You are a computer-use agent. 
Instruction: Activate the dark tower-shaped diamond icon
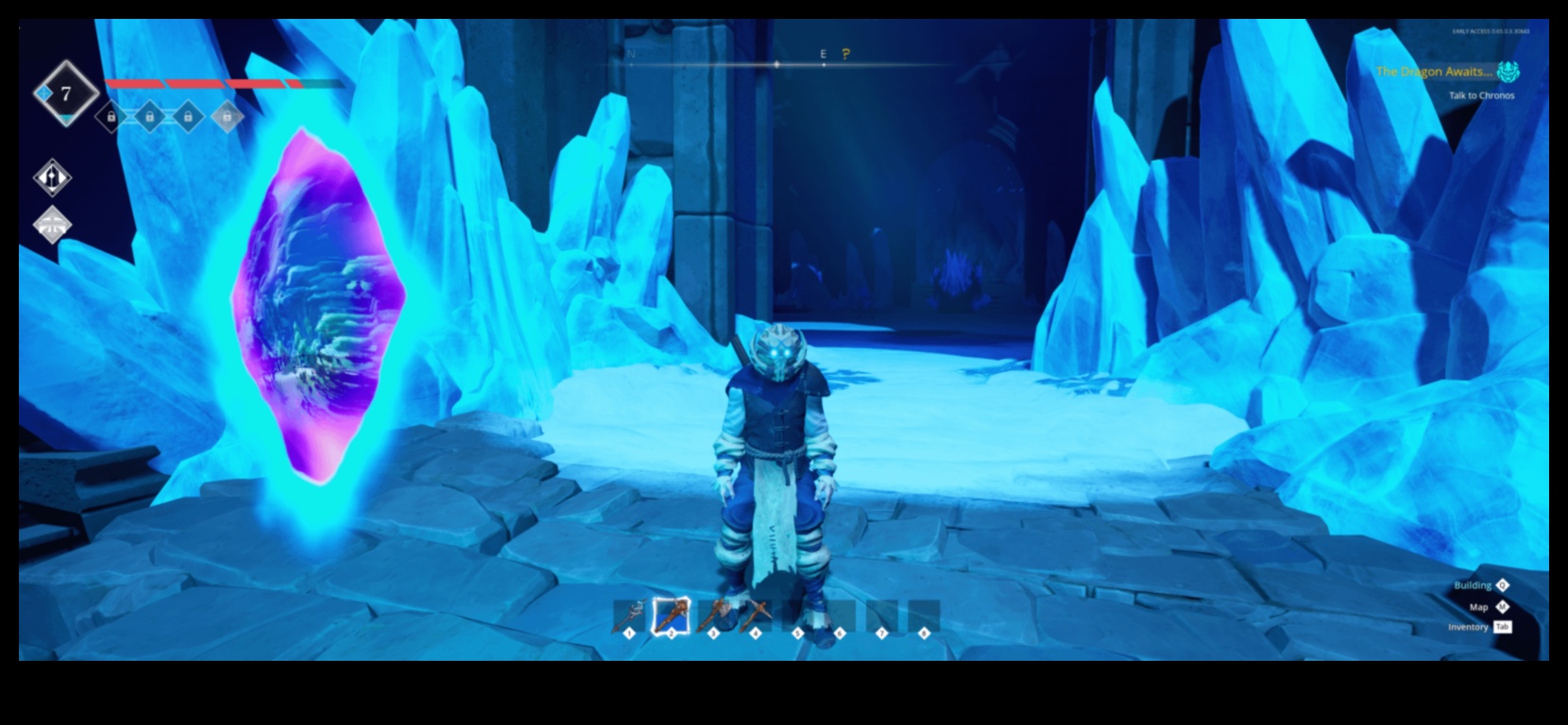53,177
